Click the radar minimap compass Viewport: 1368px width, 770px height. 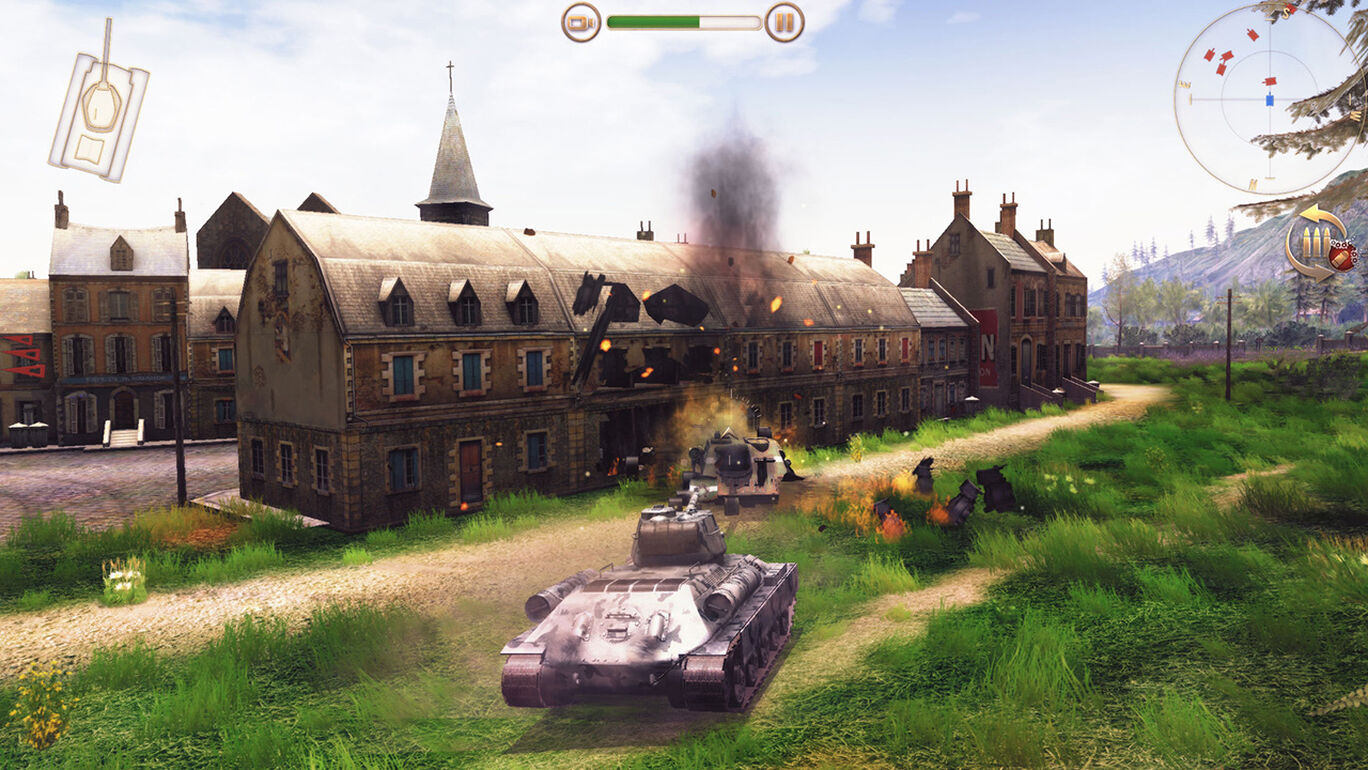tap(1270, 100)
